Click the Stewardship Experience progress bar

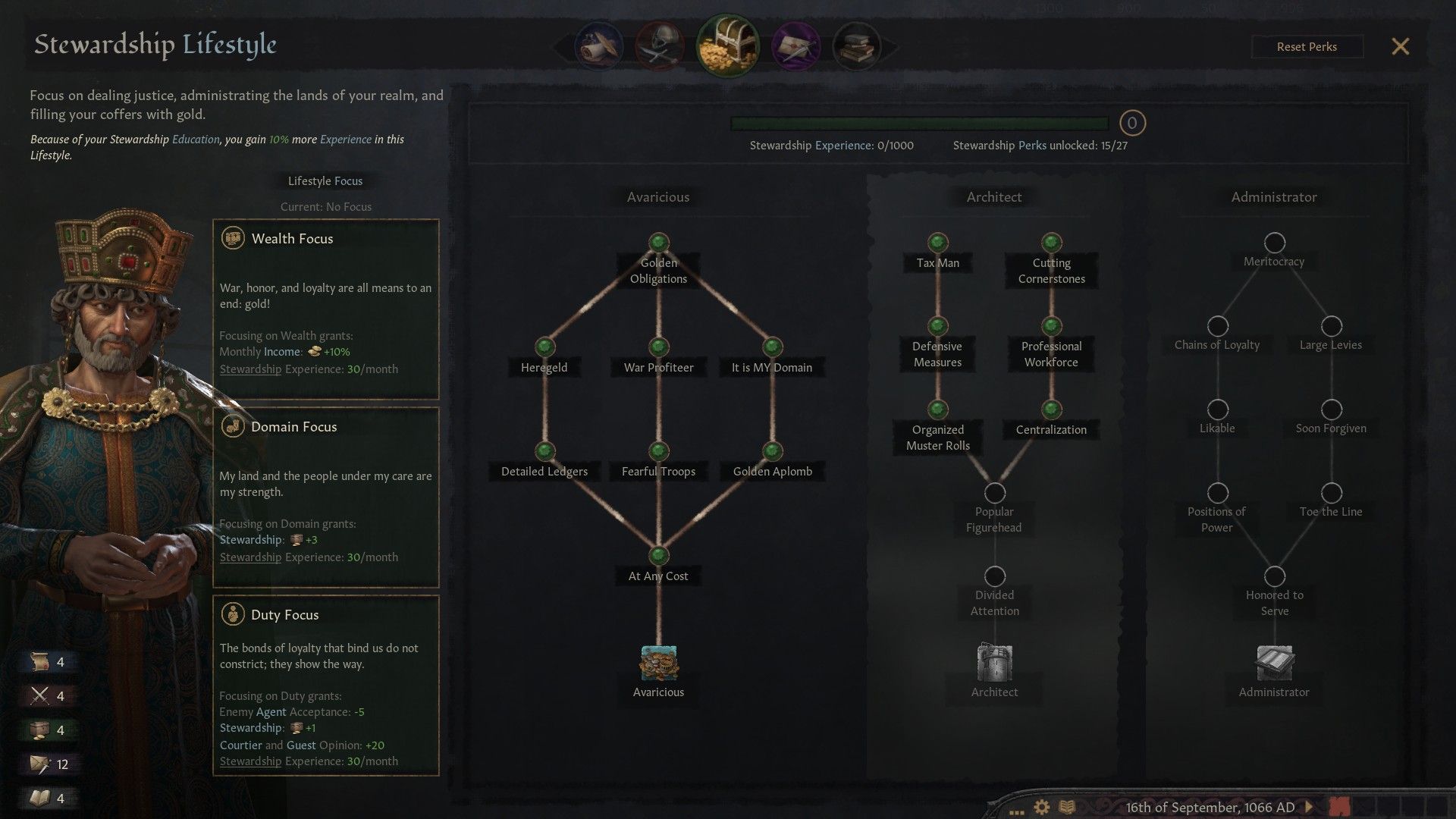coord(918,122)
